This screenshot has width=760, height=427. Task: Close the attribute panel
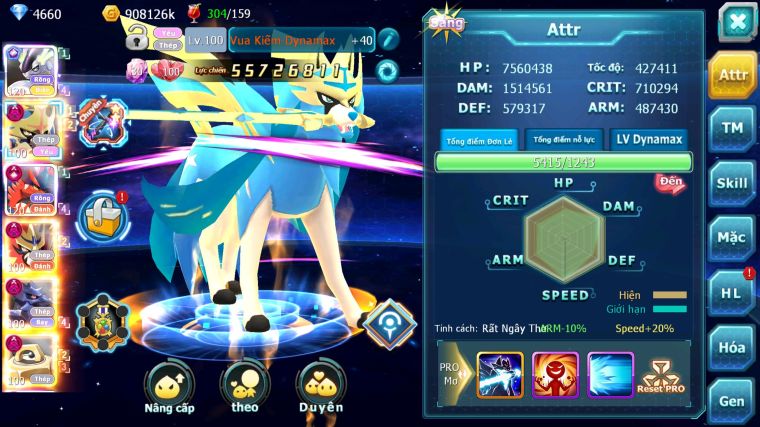tap(736, 22)
